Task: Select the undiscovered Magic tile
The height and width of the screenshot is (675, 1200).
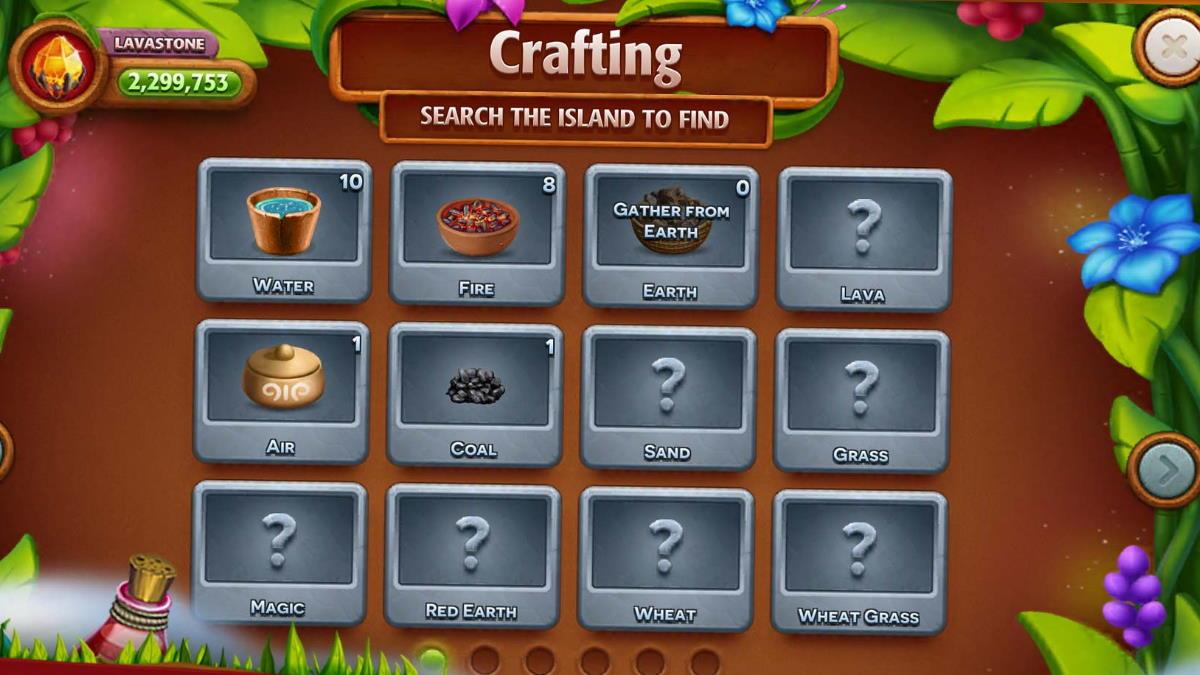Action: click(x=279, y=551)
